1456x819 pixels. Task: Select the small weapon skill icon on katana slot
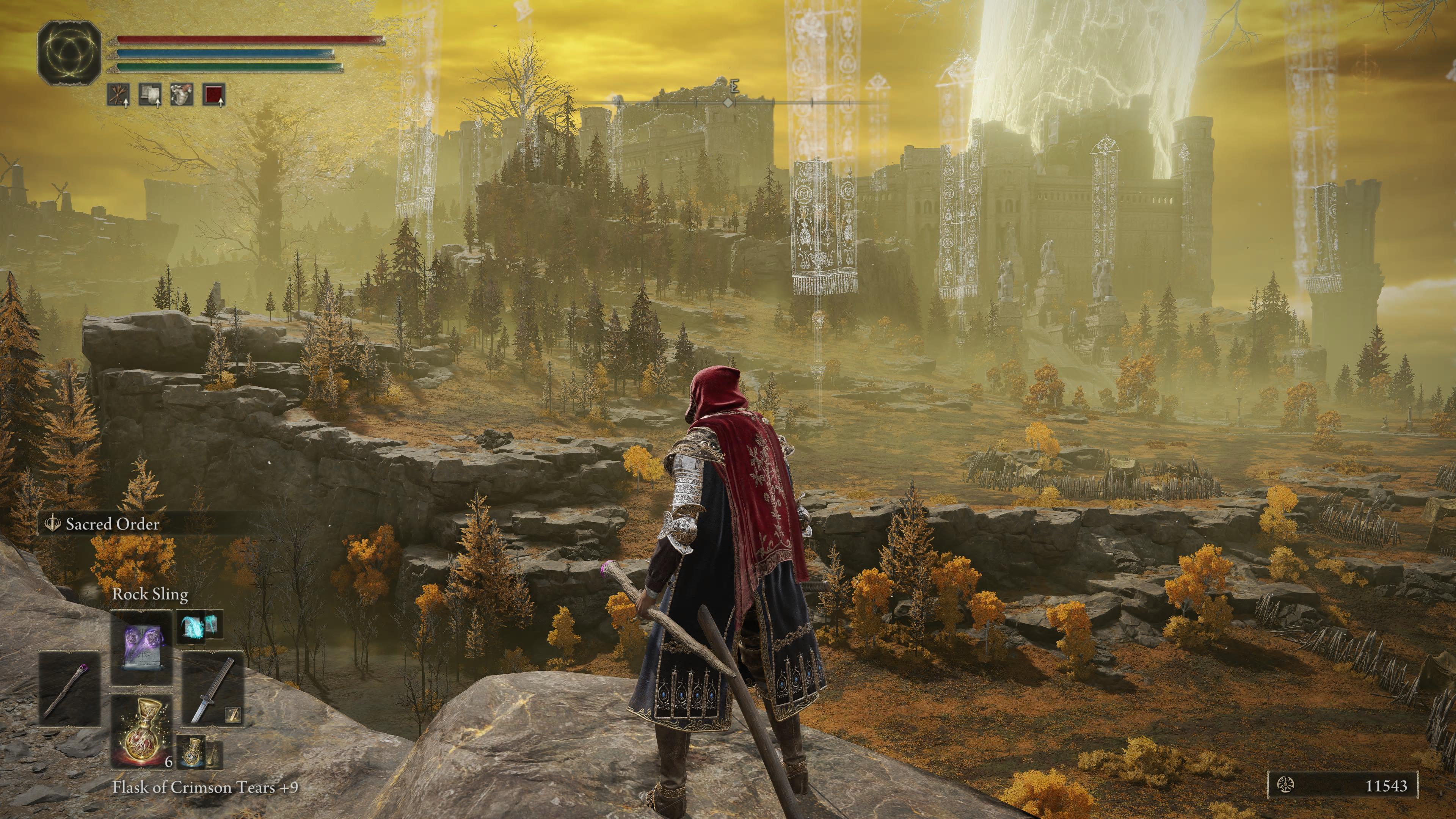pyautogui.click(x=233, y=715)
